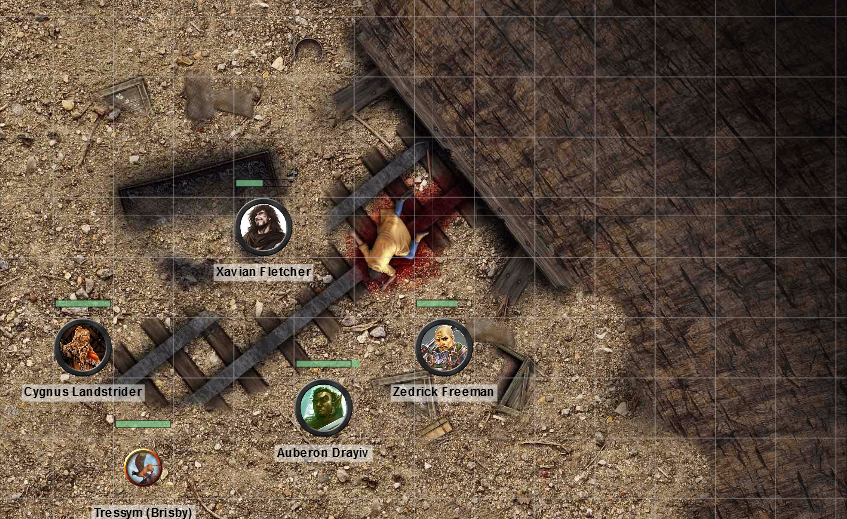Screen dimensions: 847x519
Task: Click Cygnus Landstrider's character token
Action: tap(82, 347)
